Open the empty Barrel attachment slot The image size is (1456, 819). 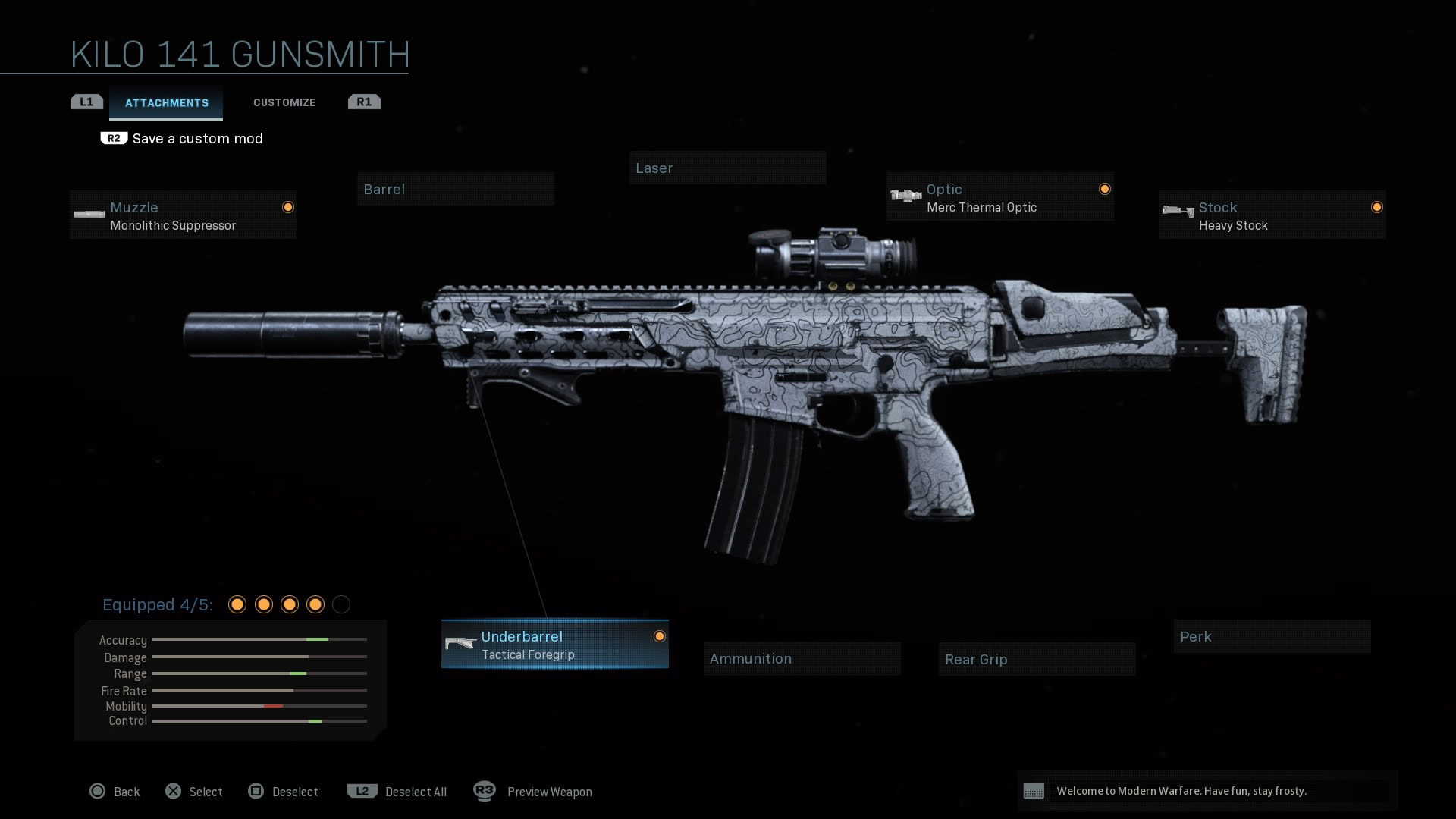click(456, 190)
